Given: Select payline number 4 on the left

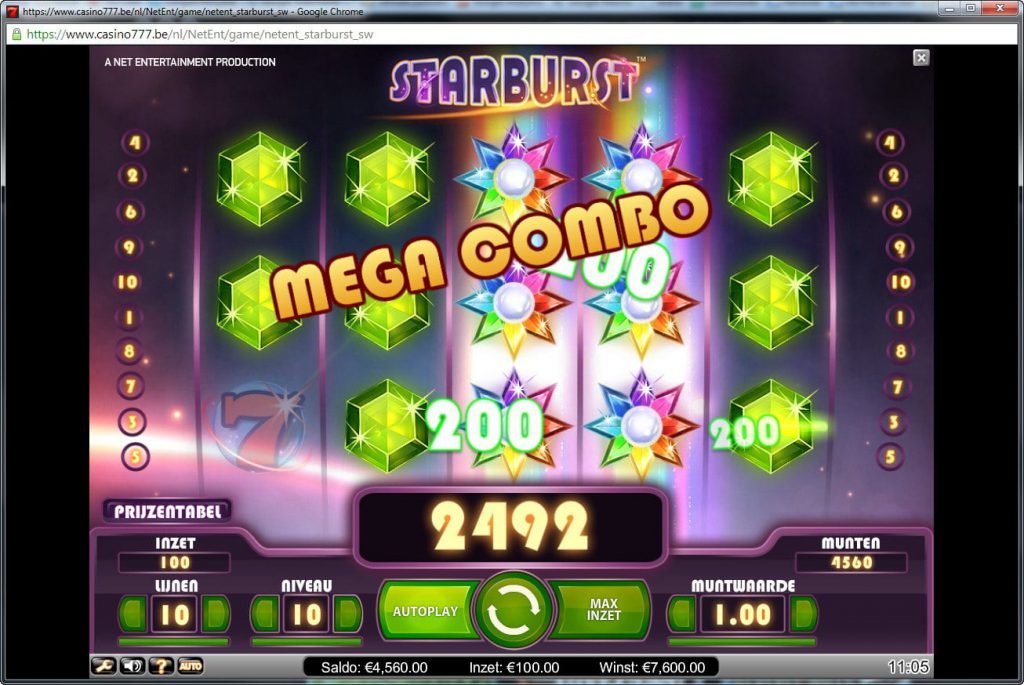Looking at the screenshot, I should coord(134,143).
